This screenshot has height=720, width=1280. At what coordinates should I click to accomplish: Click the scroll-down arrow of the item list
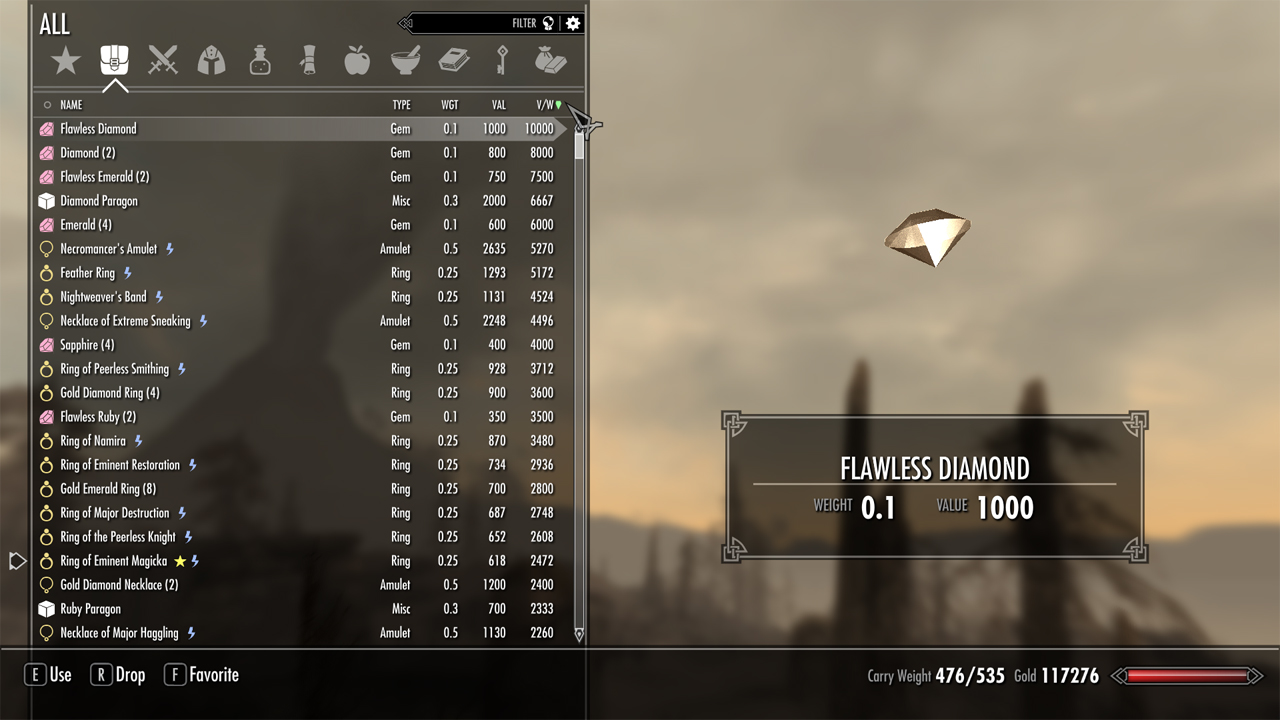(578, 634)
